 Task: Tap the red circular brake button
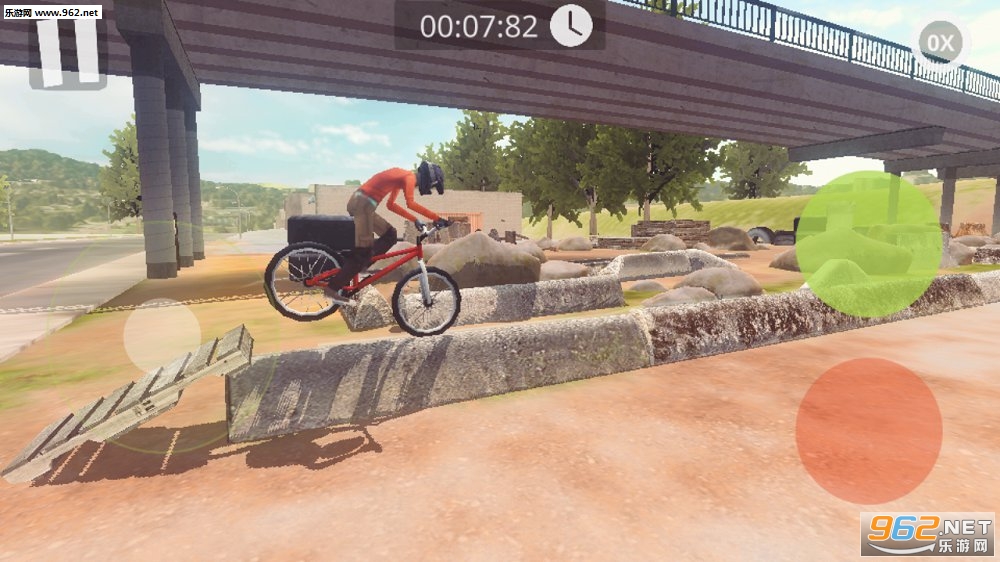pos(868,431)
